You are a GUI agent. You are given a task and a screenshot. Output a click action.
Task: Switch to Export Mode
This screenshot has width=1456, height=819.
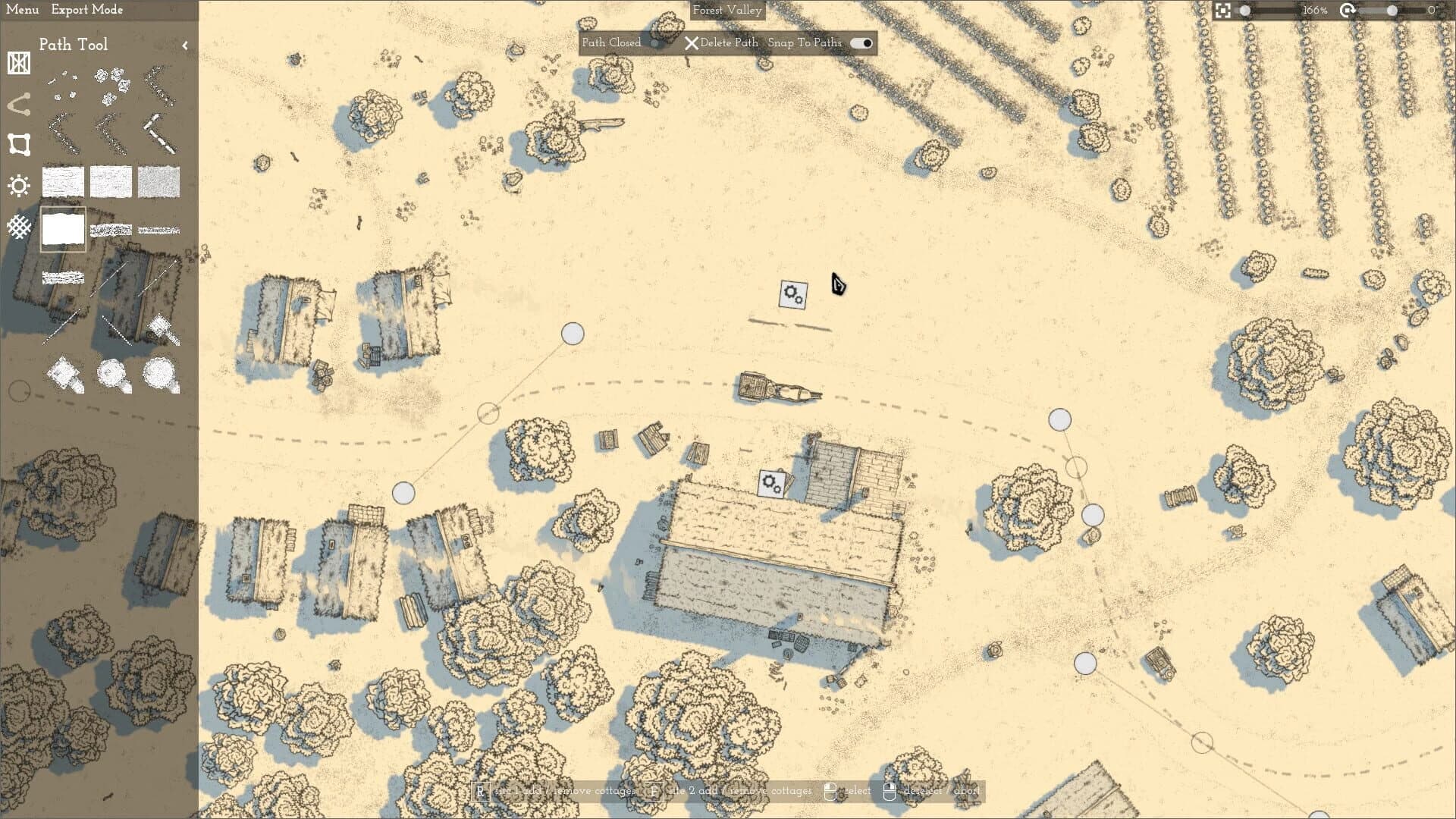point(86,10)
